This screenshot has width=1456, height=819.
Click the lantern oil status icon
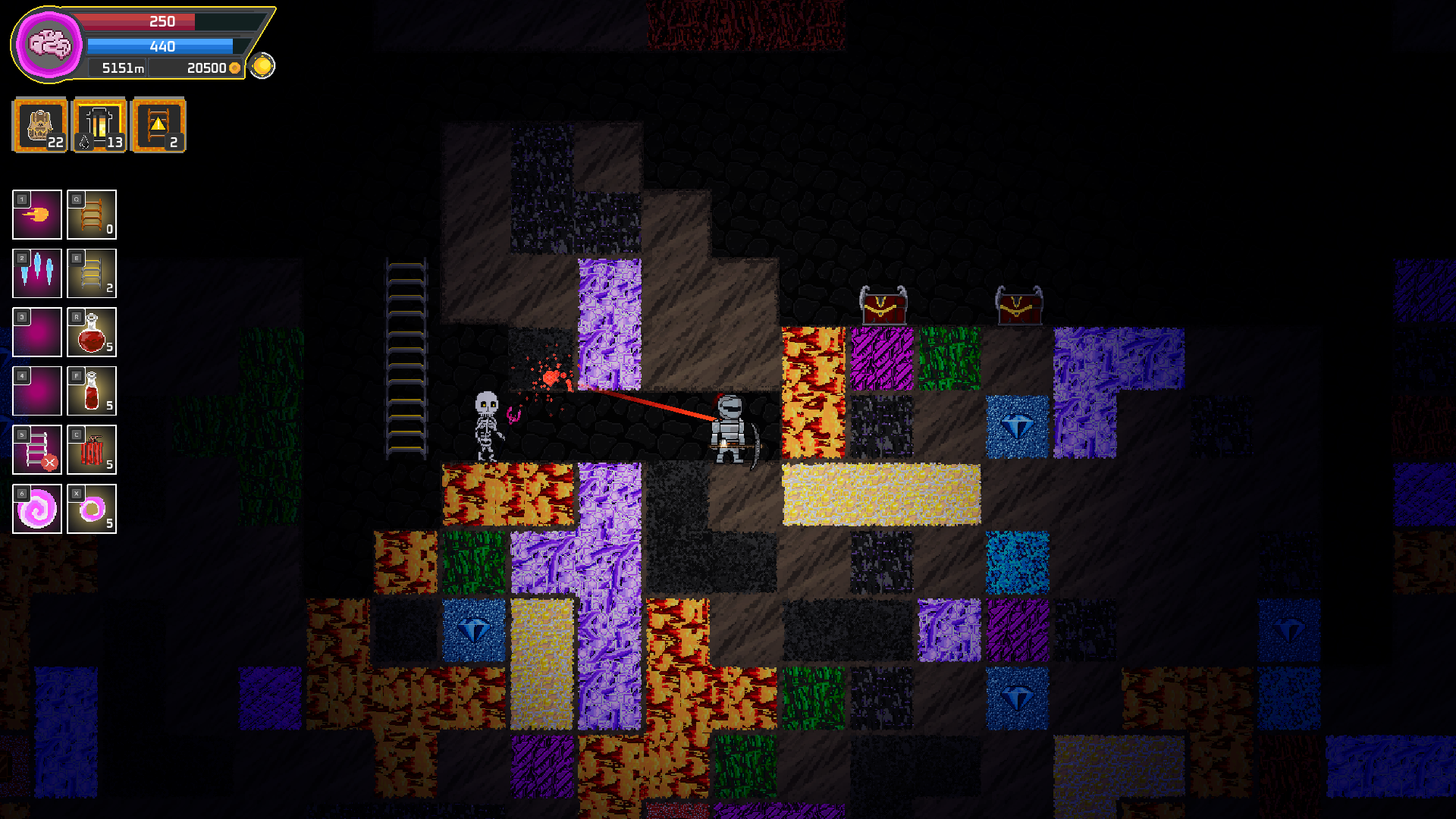[99, 125]
